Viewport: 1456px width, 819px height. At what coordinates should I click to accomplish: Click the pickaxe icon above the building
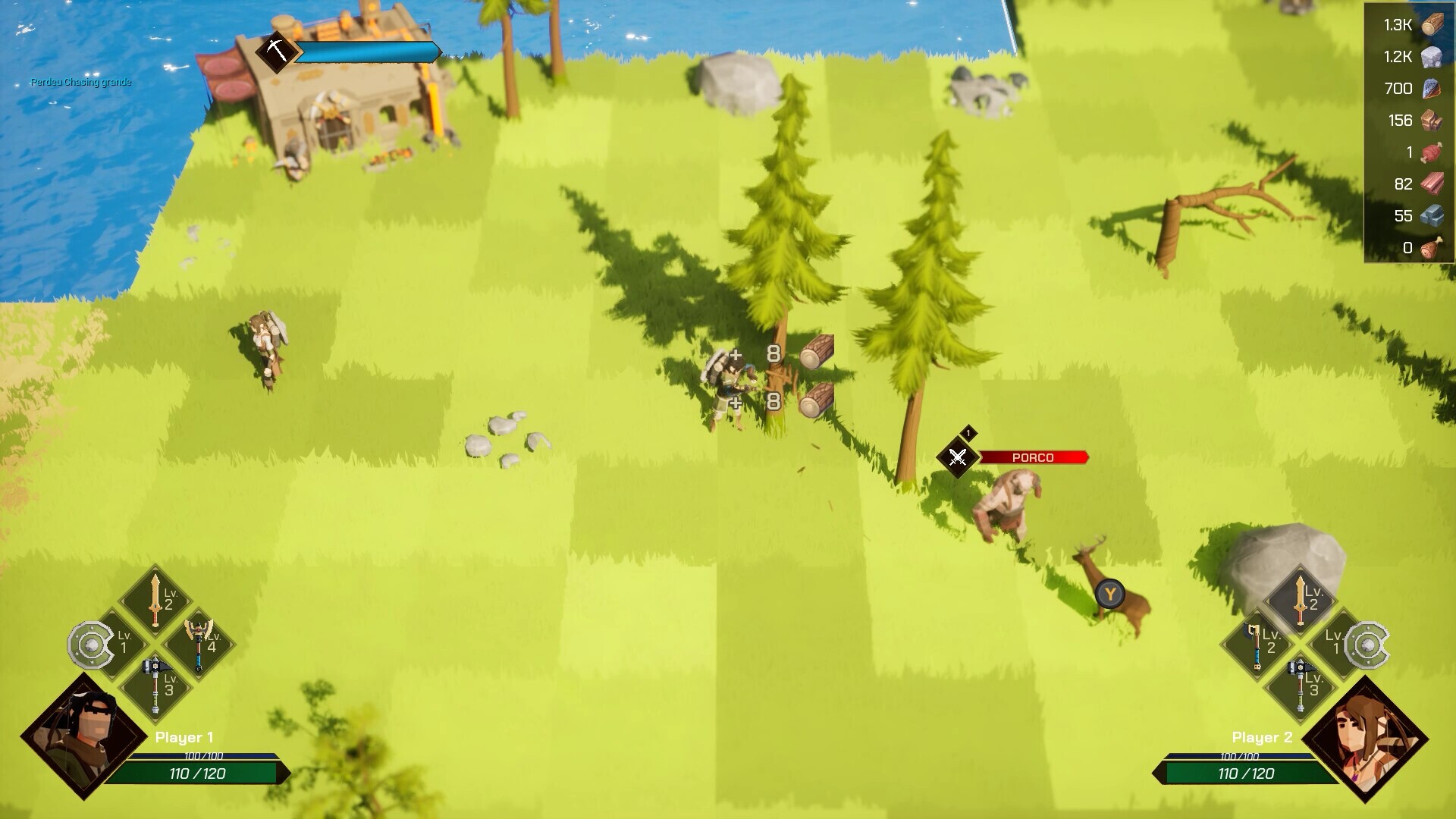click(276, 52)
